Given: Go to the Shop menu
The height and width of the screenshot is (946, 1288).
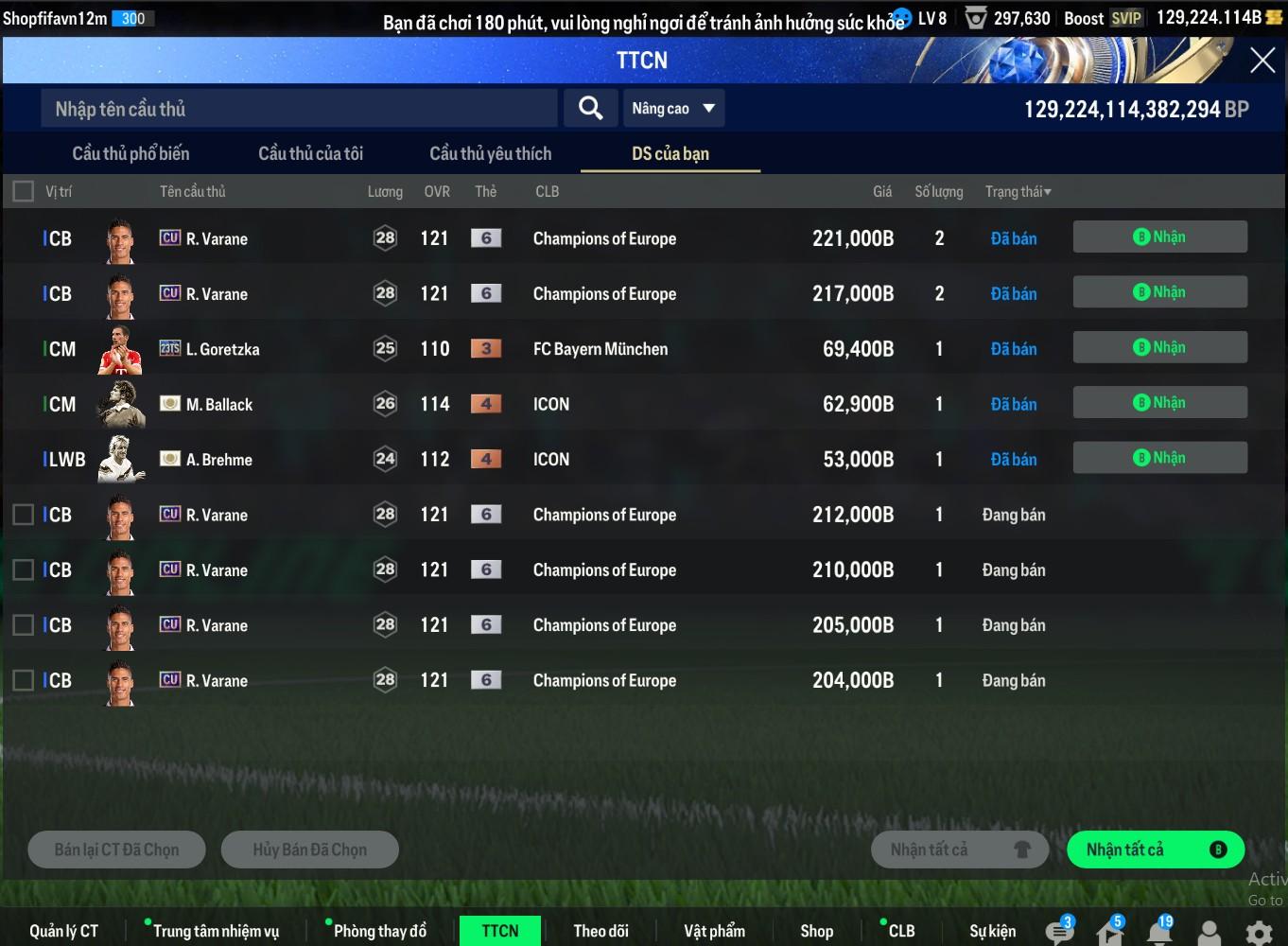Looking at the screenshot, I should tap(816, 931).
